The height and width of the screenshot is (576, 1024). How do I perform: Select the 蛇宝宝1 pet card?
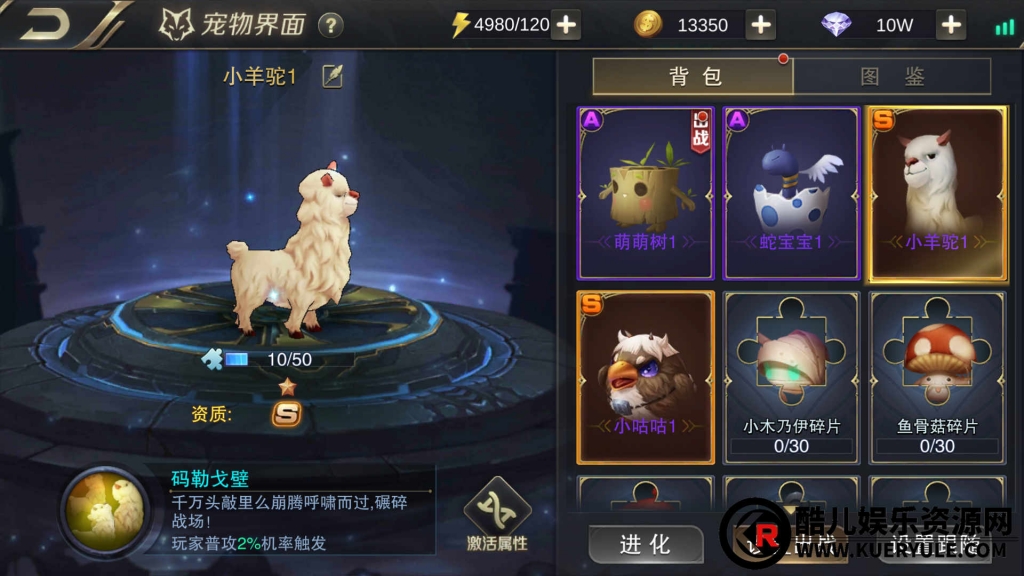click(x=791, y=193)
